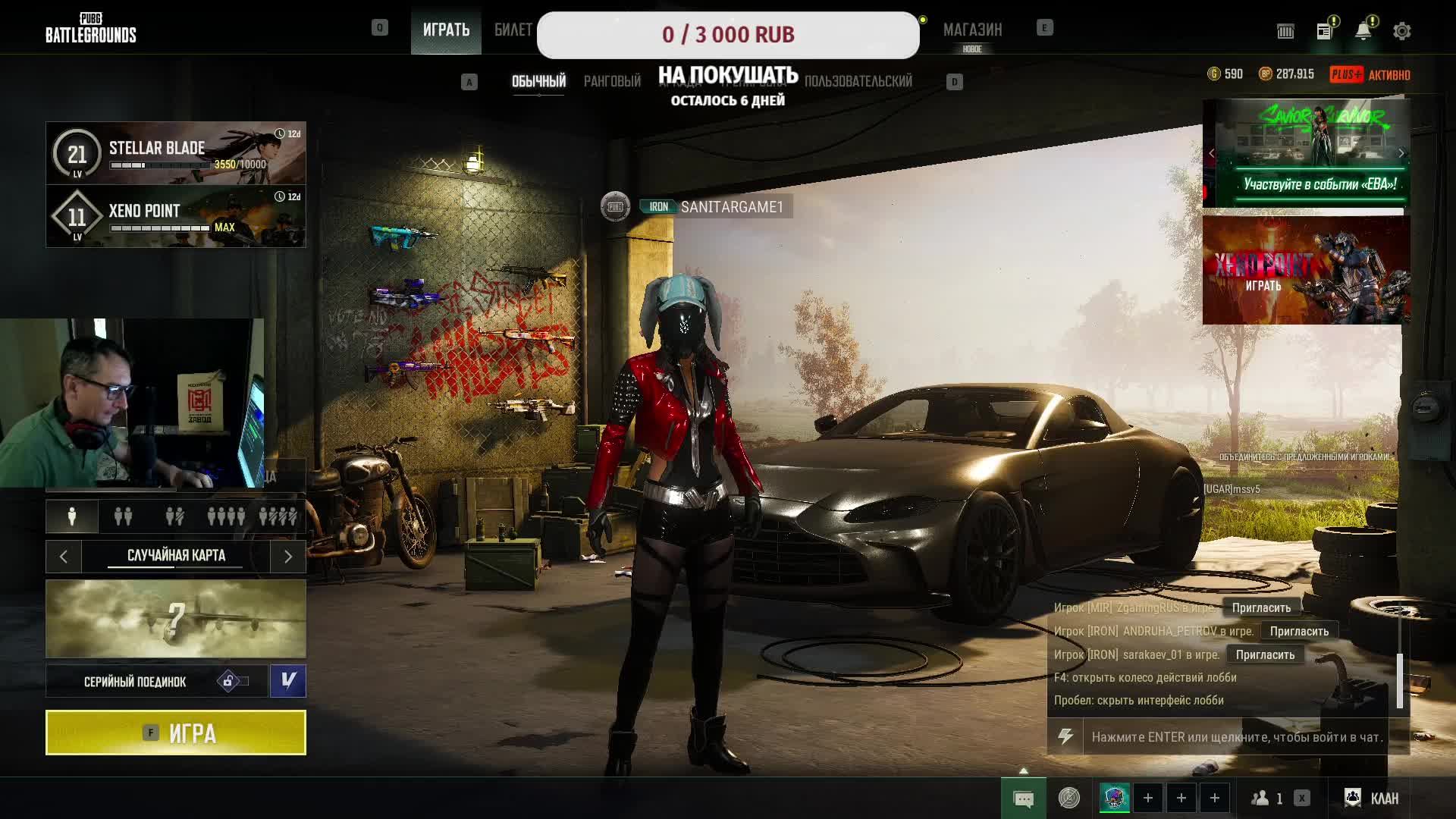Open the settings gear icon

[x=1401, y=31]
